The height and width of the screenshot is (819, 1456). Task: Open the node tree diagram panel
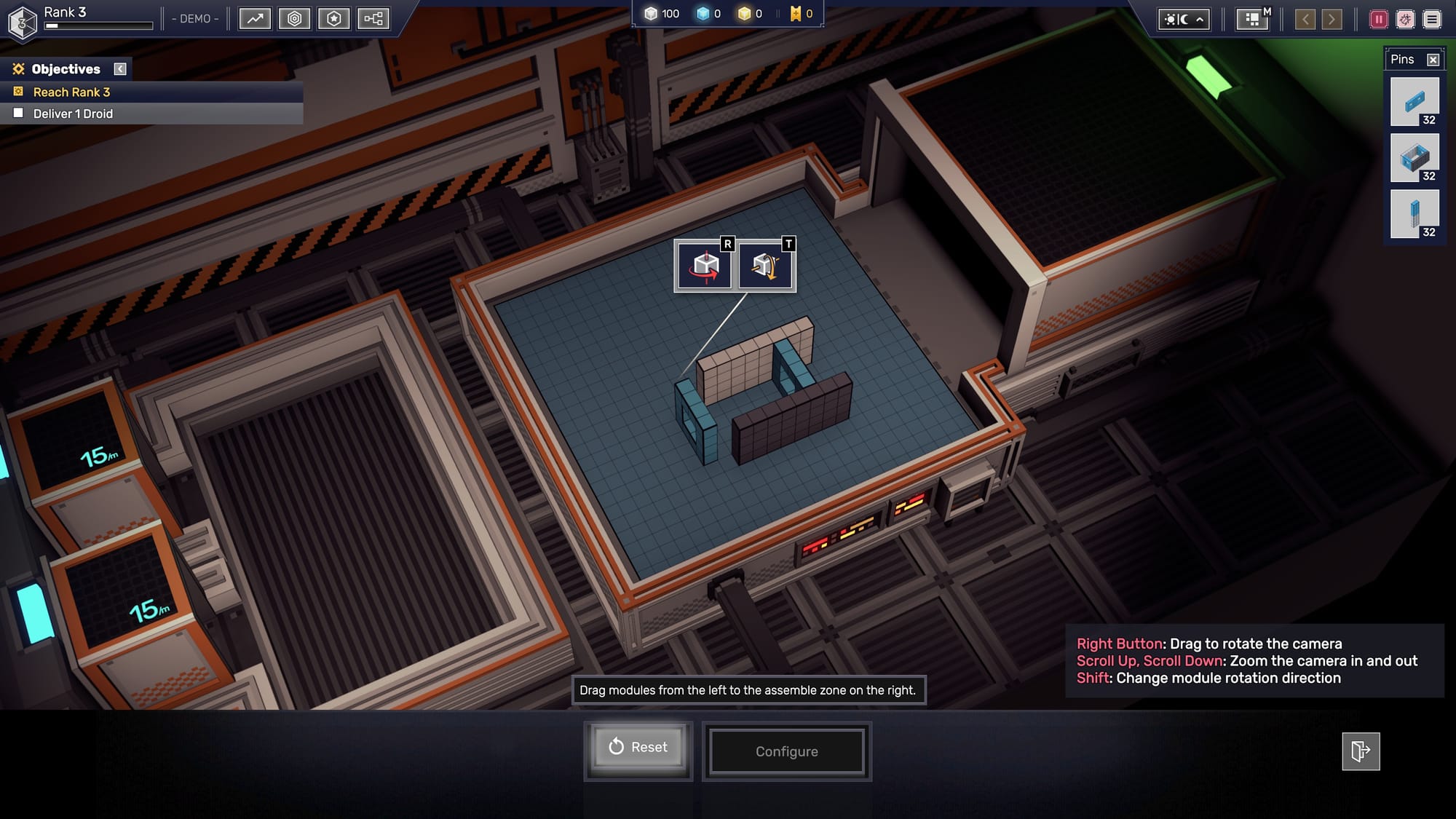[373, 19]
